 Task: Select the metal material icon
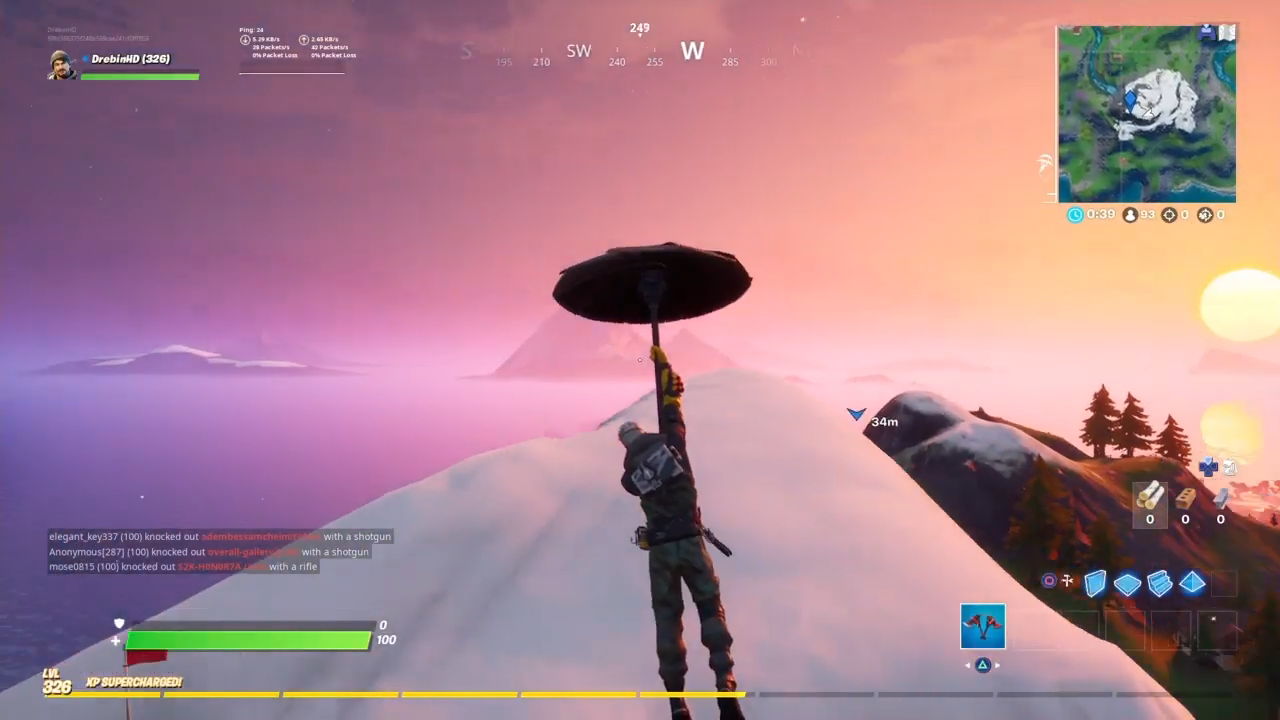click(1221, 500)
